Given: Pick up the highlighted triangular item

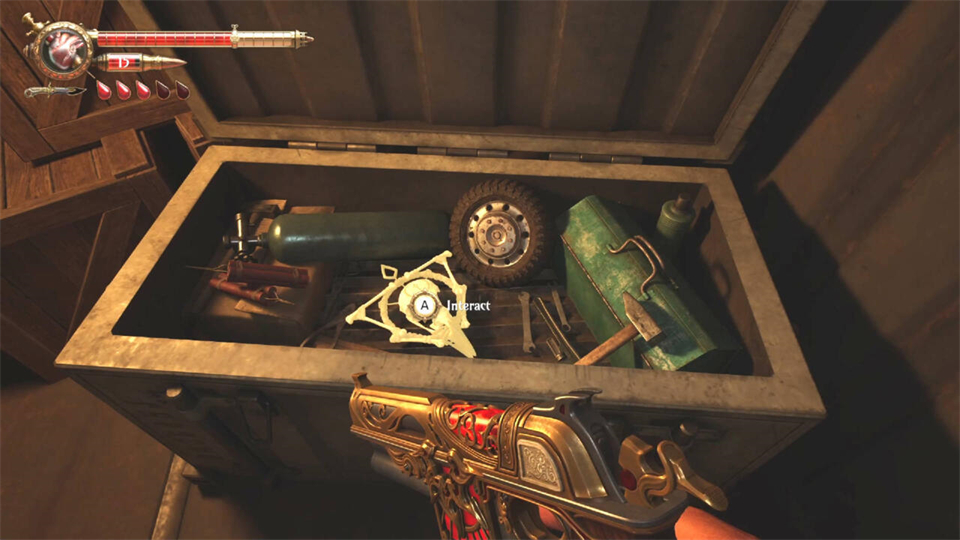Looking at the screenshot, I should click(412, 302).
